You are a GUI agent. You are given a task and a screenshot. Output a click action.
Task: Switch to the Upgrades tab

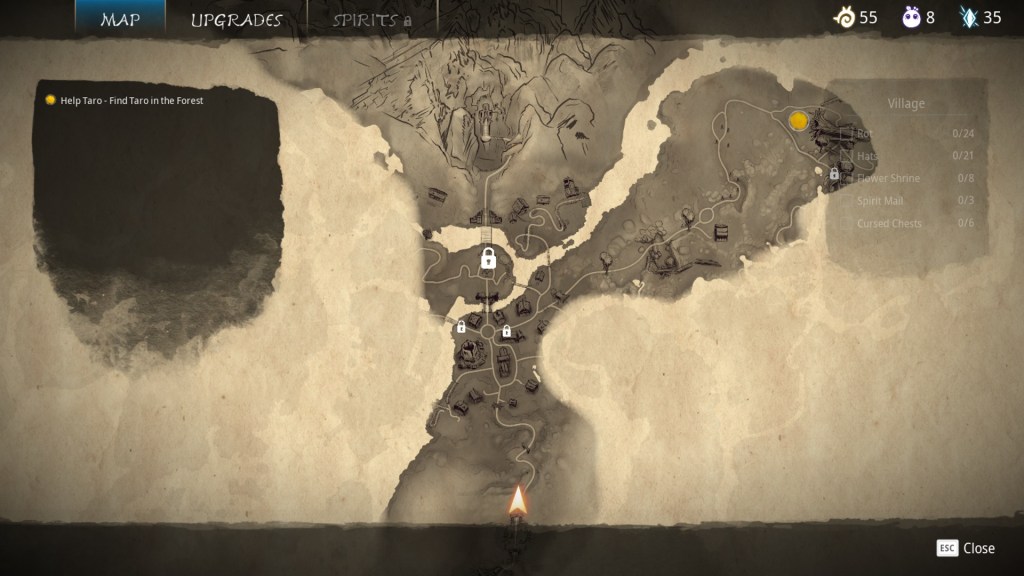(x=236, y=19)
